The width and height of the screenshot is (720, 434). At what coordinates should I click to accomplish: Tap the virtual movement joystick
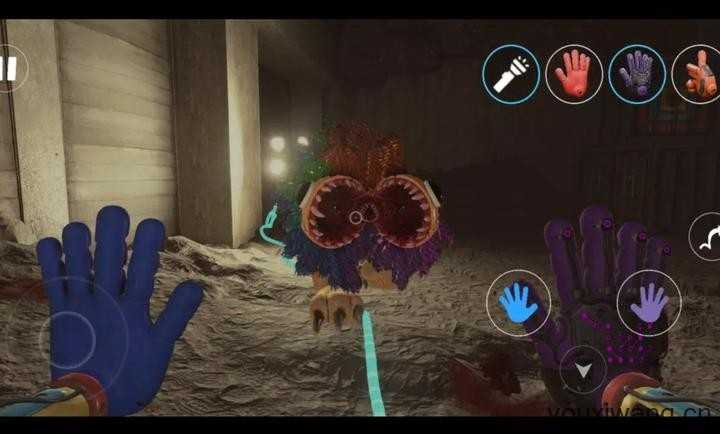coord(72,332)
